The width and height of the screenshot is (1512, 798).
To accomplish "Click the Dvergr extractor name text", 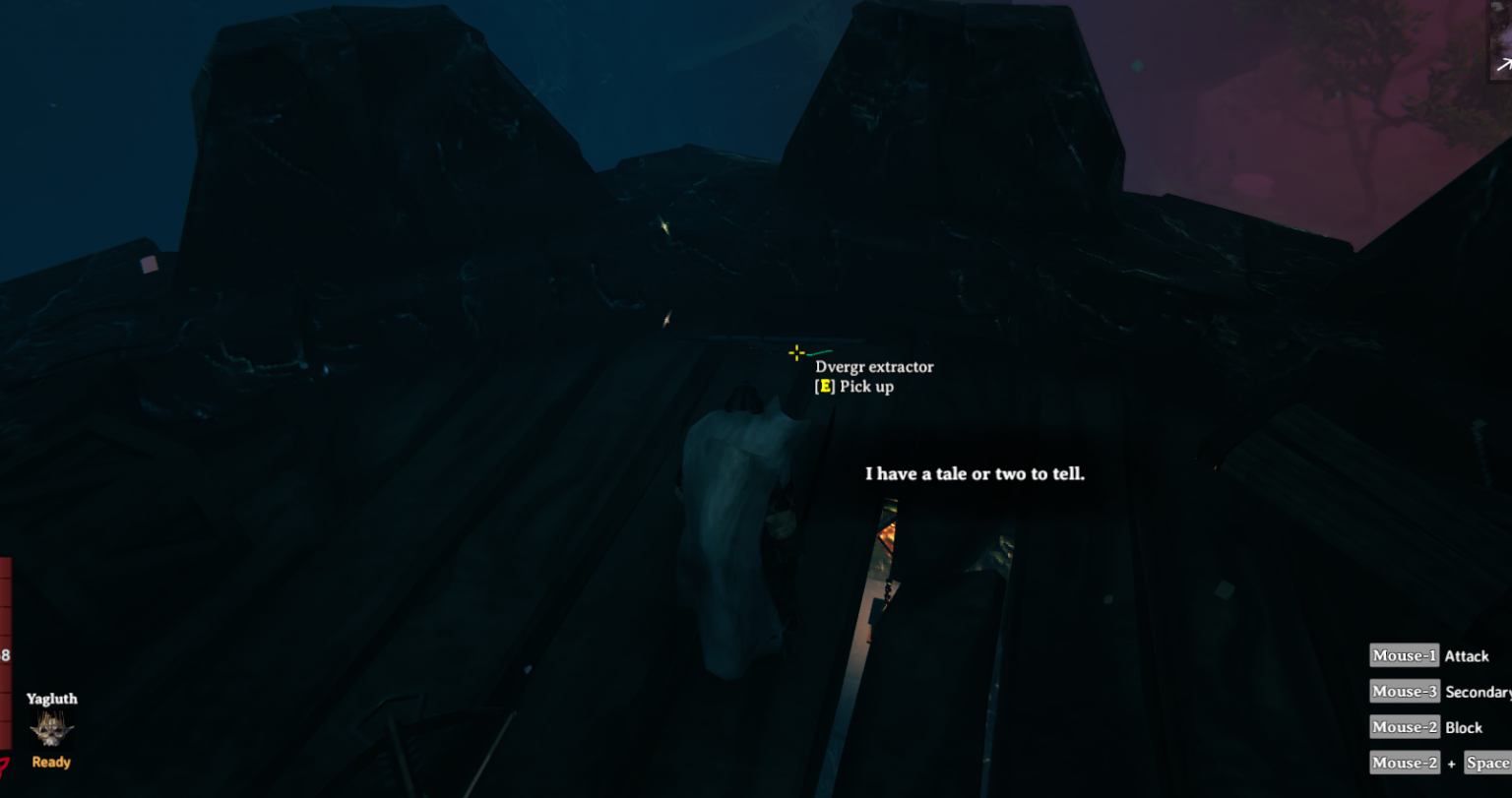I will pos(874,366).
